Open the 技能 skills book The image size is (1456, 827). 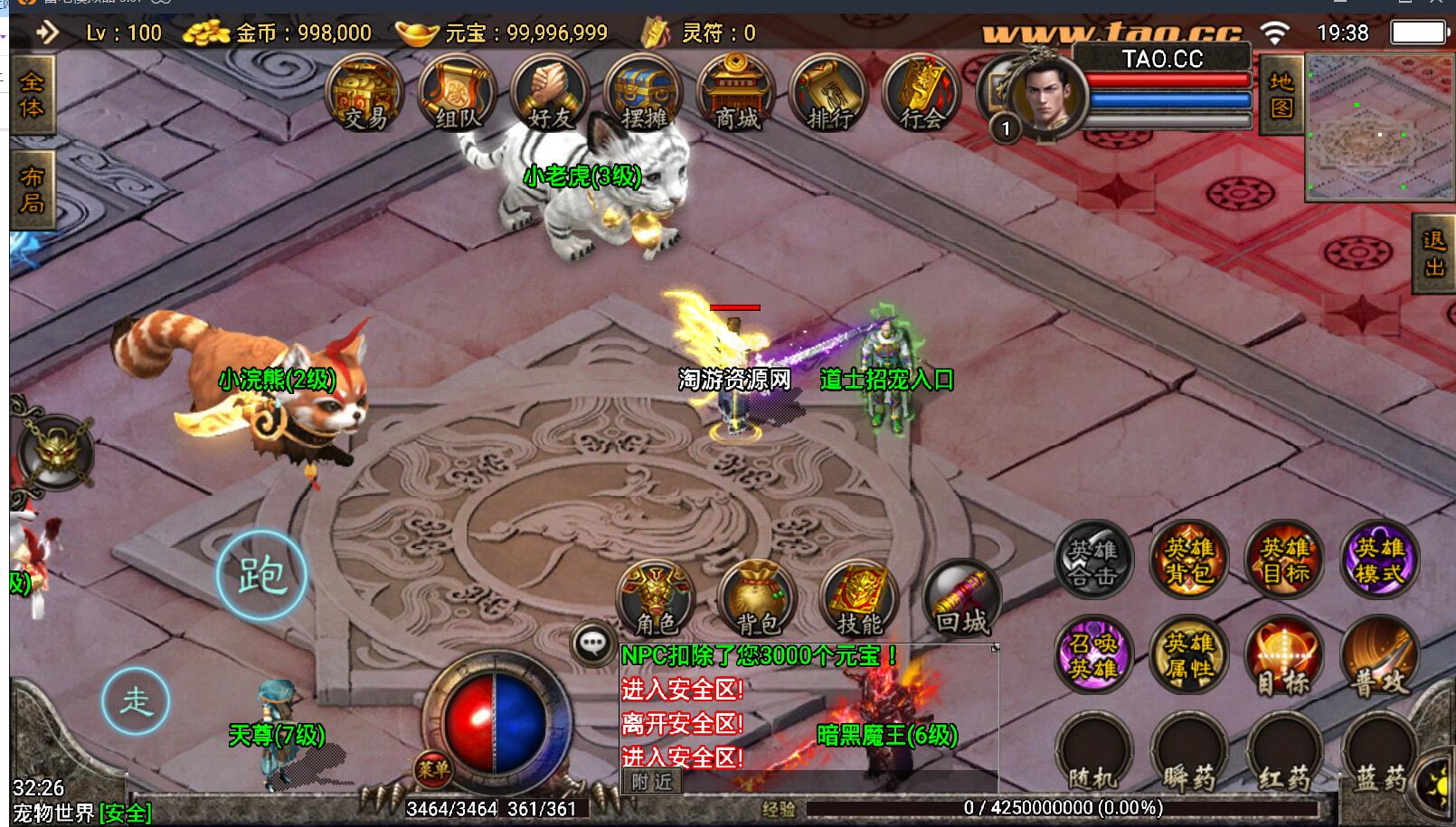pos(859,599)
